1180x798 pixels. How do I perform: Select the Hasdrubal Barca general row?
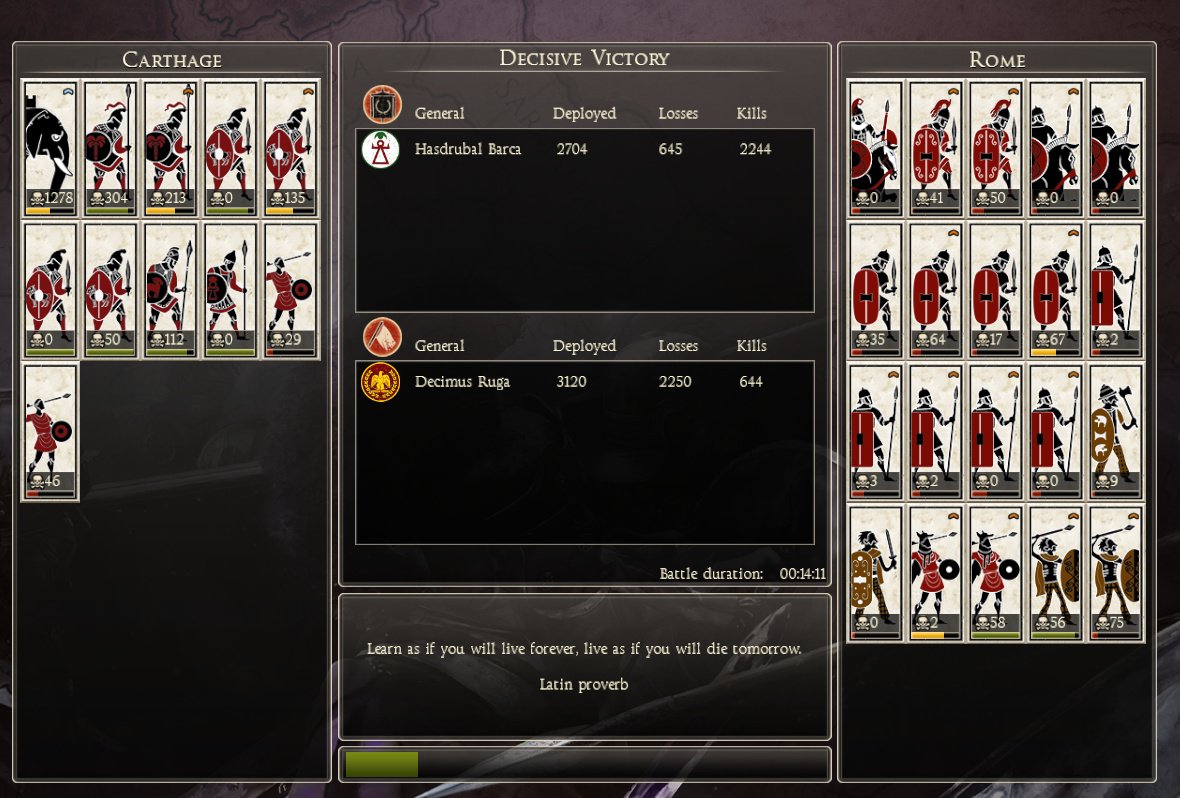(585, 150)
